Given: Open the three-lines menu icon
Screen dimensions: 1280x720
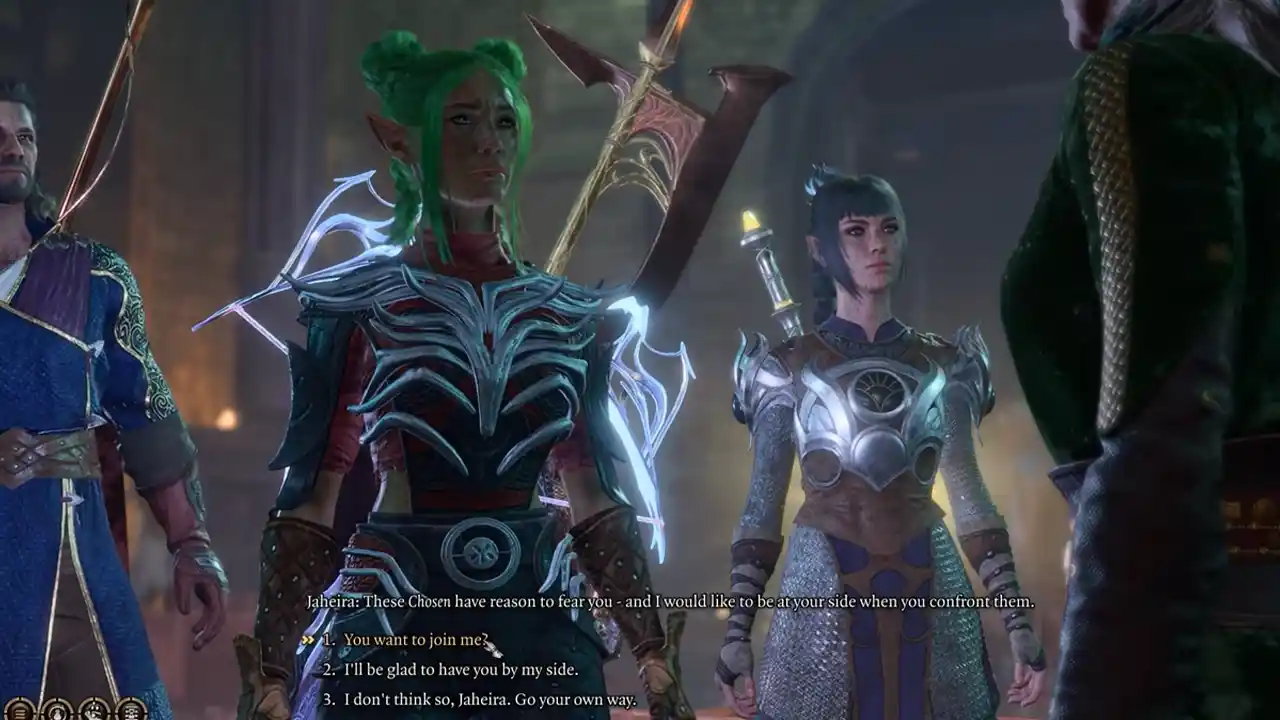Looking at the screenshot, I should pyautogui.click(x=19, y=710).
